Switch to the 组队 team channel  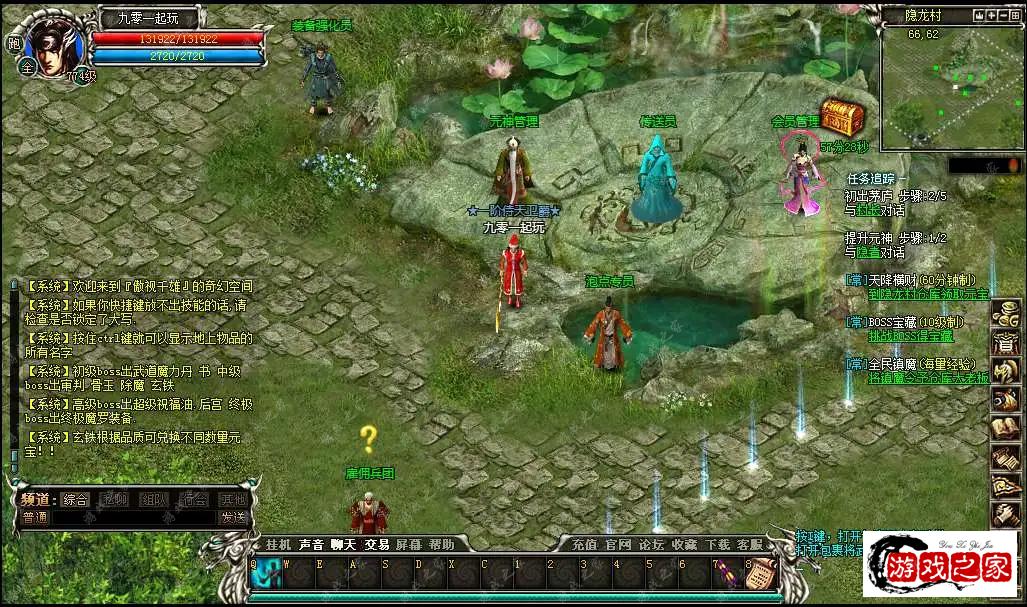click(154, 499)
